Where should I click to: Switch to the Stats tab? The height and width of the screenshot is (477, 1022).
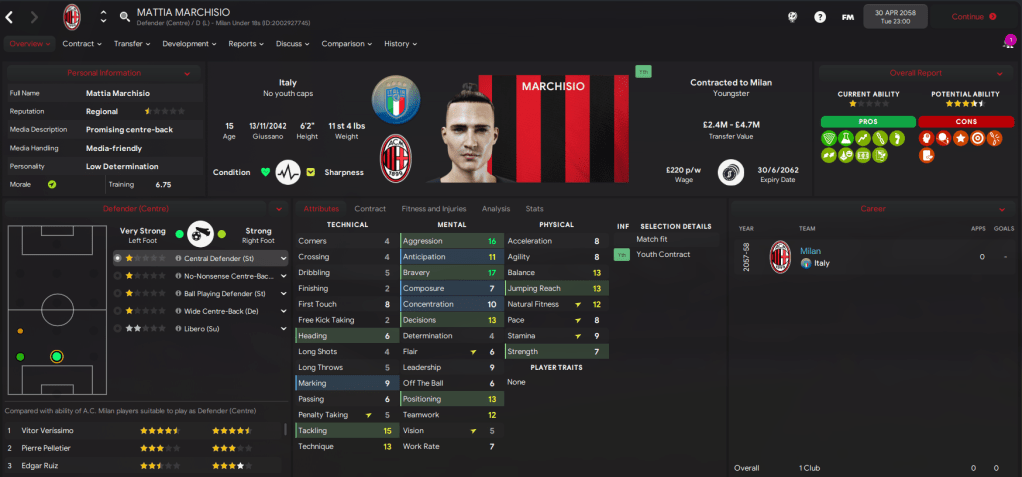[534, 209]
